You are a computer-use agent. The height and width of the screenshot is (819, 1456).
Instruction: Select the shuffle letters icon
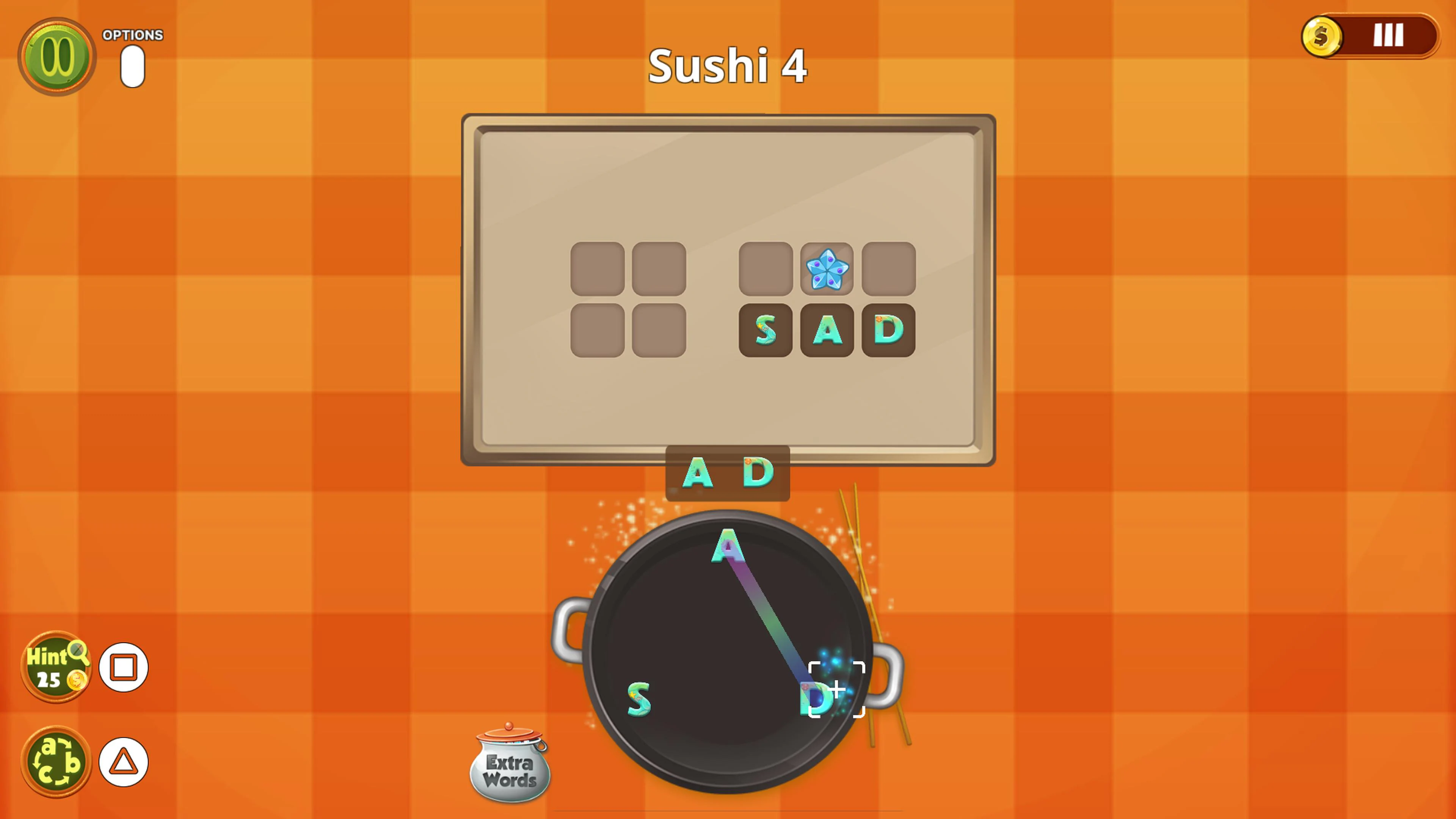[x=56, y=762]
